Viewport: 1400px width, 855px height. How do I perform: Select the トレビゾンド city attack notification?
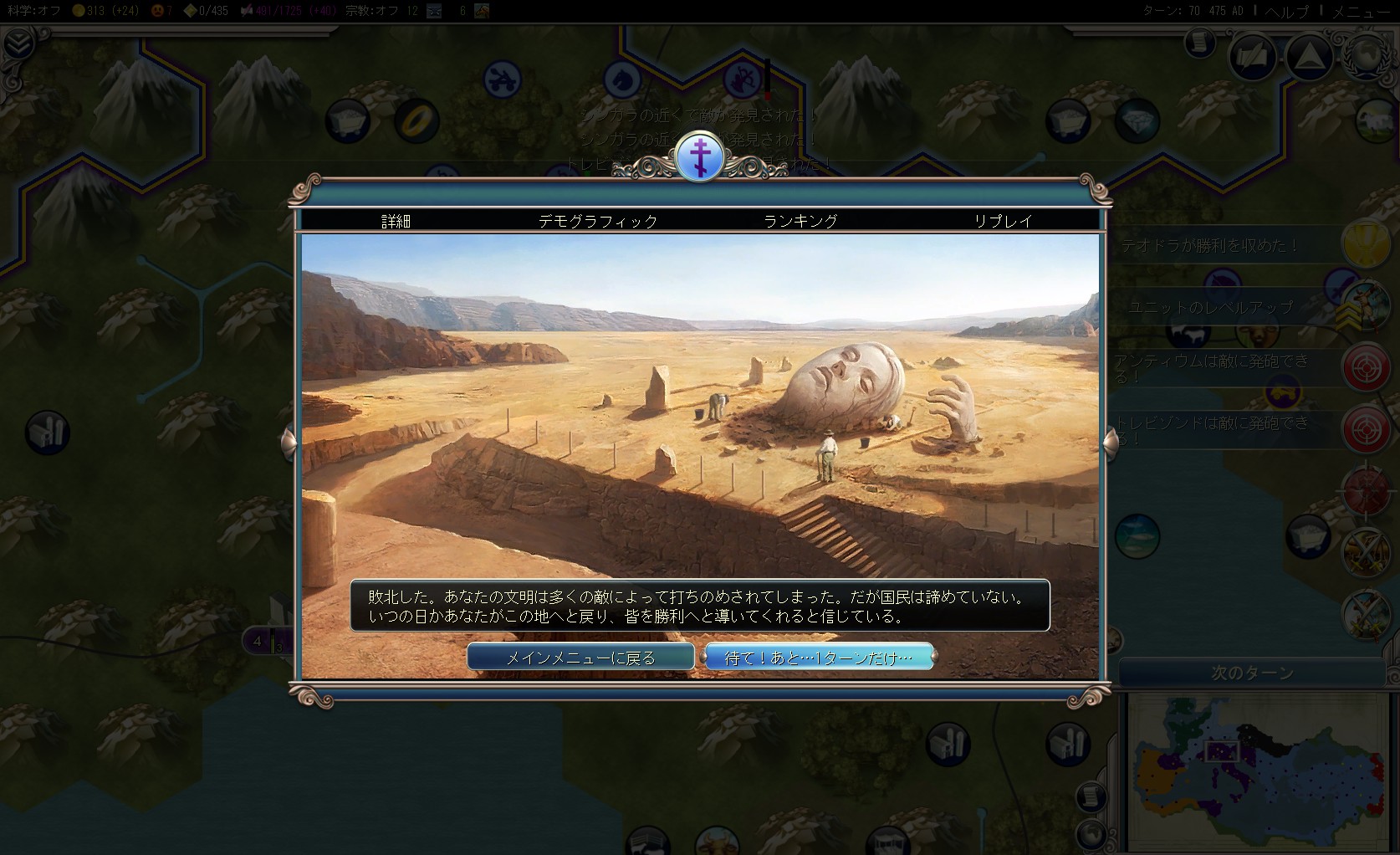(x=1366, y=428)
